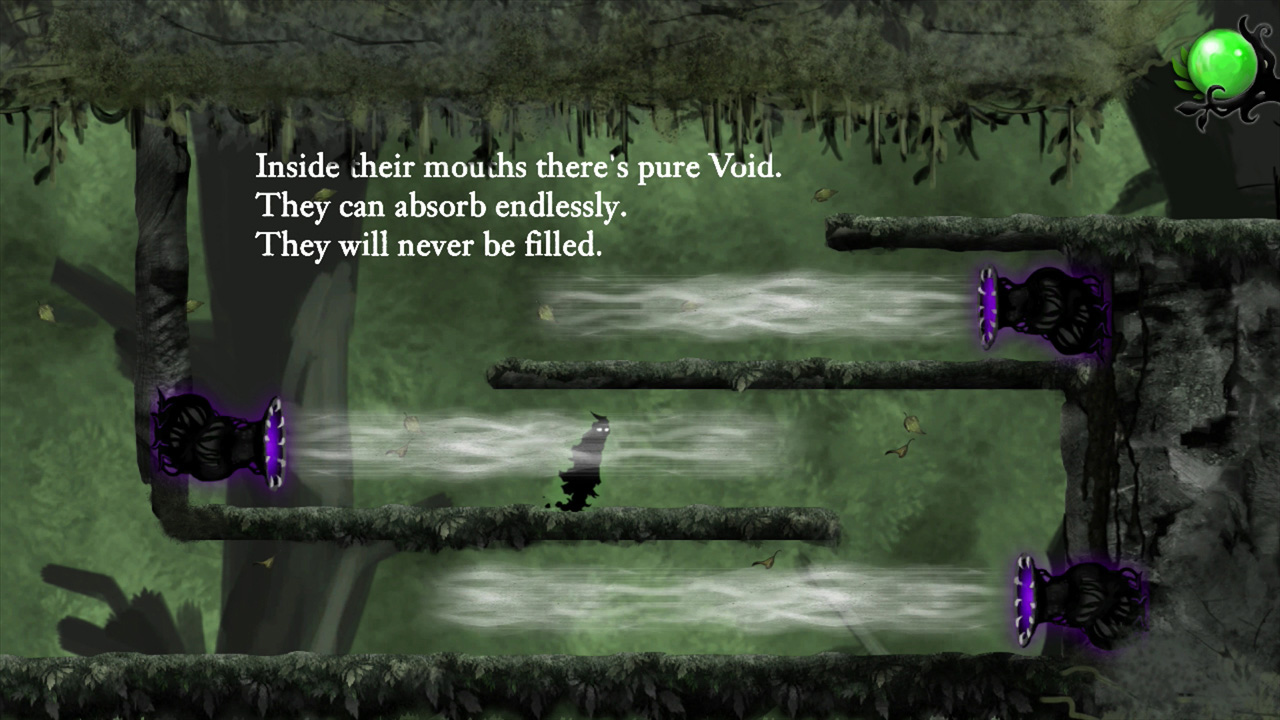Screen dimensions: 1280x720
Task: Click the line reading 'They will never be filled.'
Action: click(x=428, y=245)
